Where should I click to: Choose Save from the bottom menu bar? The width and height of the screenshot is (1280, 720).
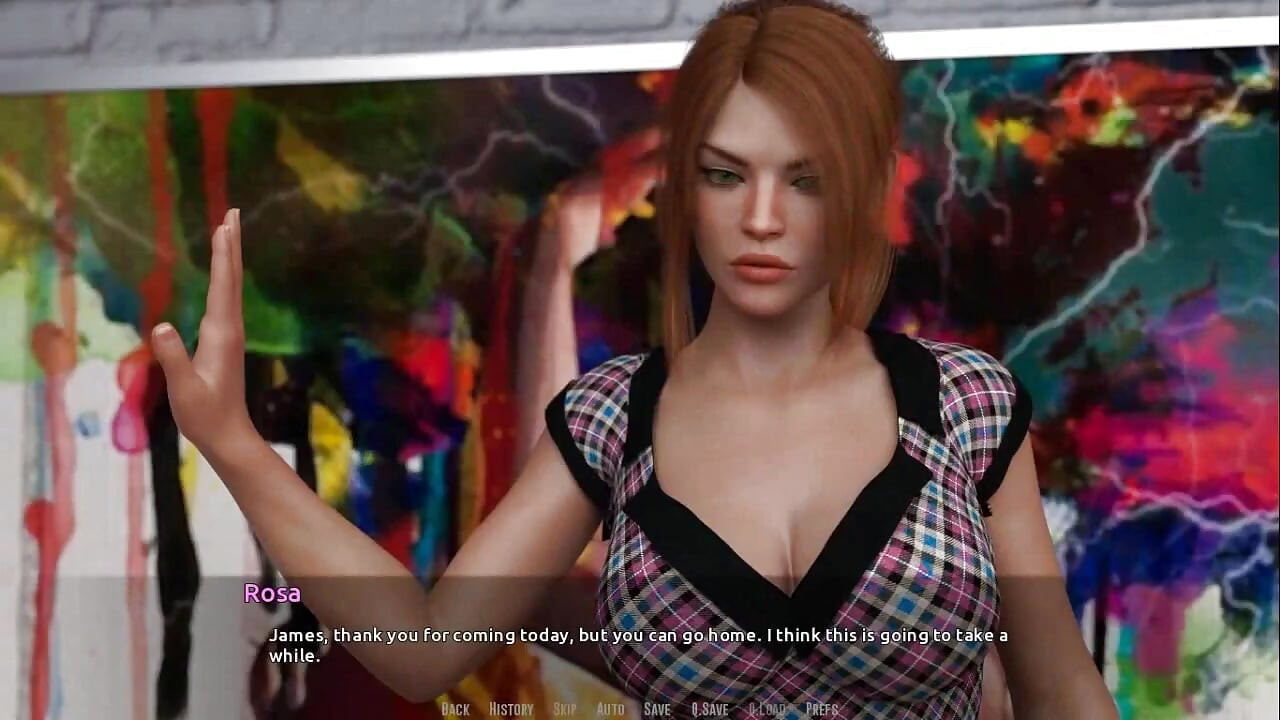(x=656, y=709)
